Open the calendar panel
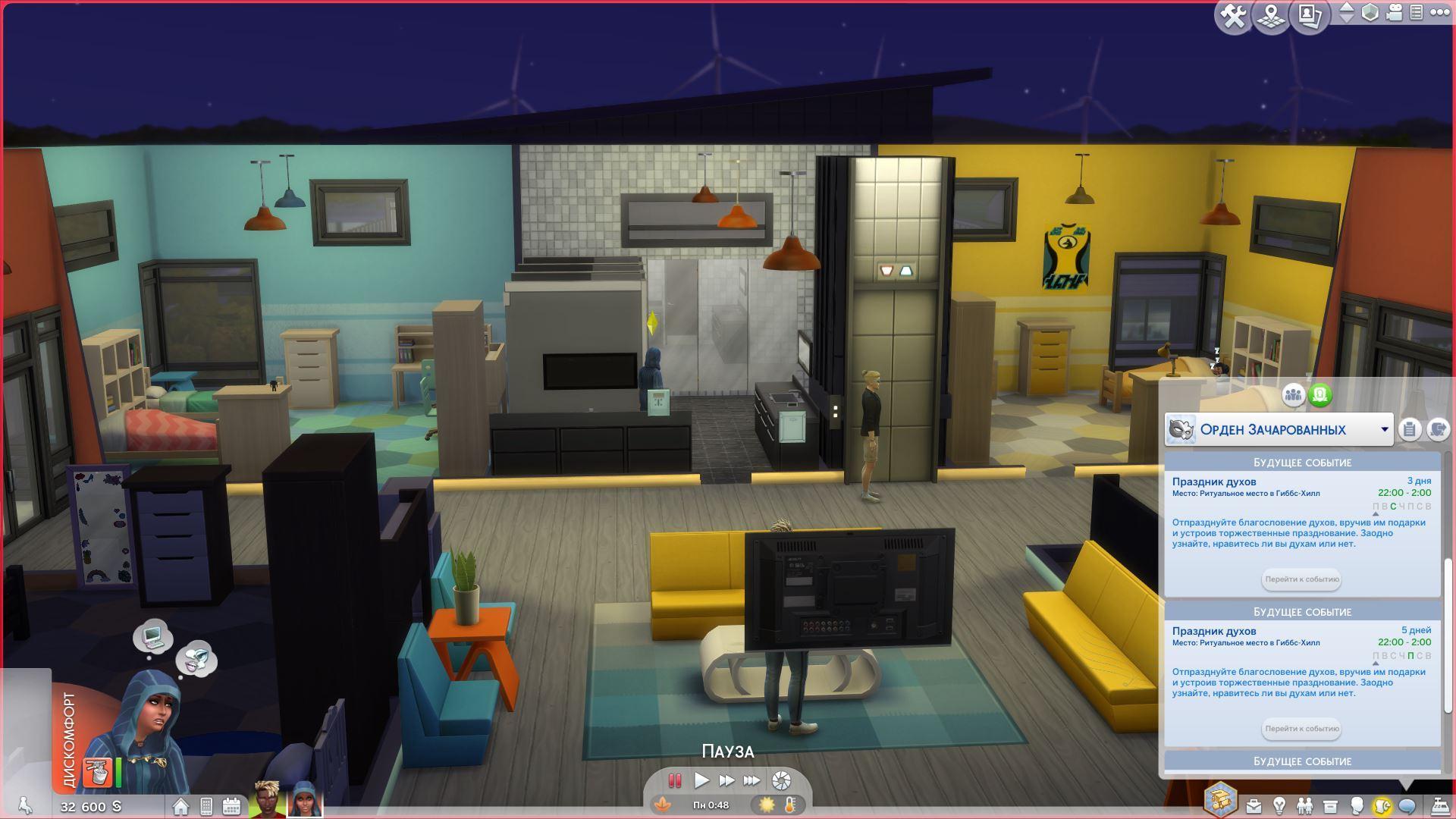Screen dimensions: 1456x819 231,806
